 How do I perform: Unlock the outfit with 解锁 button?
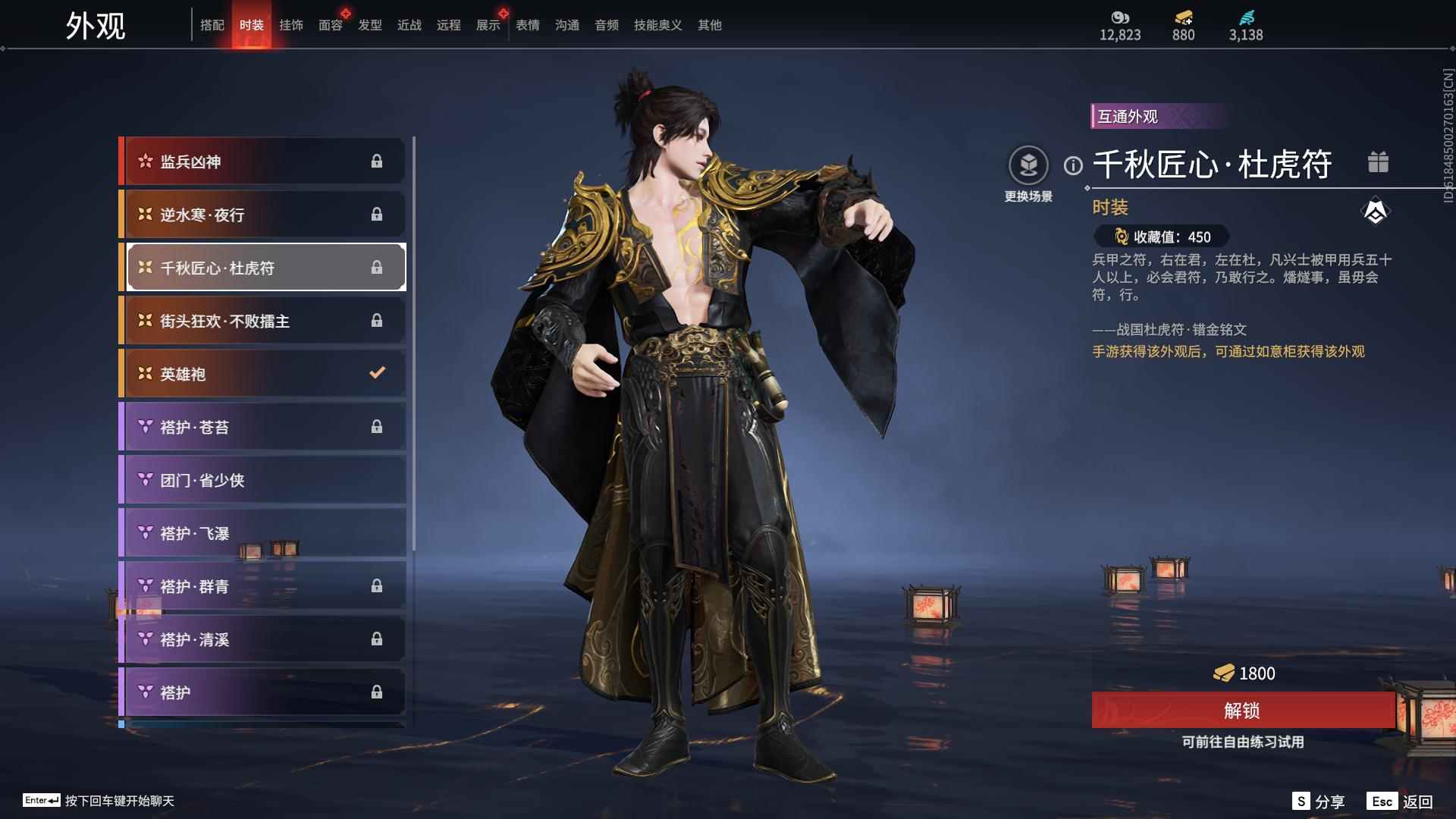click(1242, 711)
